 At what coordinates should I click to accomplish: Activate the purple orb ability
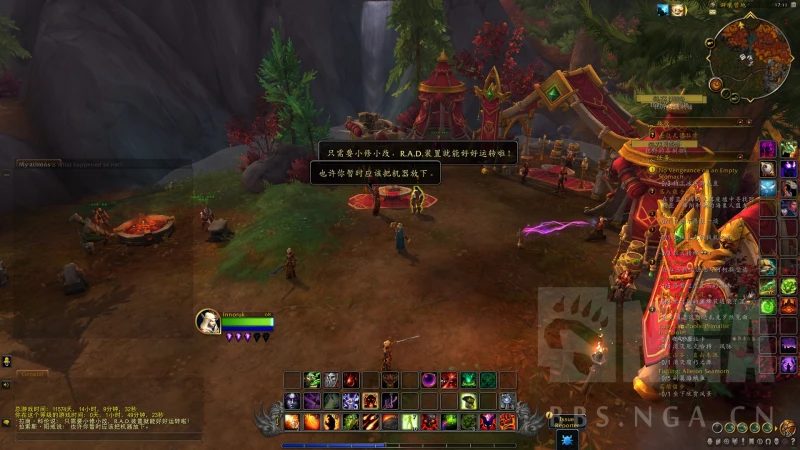click(429, 380)
